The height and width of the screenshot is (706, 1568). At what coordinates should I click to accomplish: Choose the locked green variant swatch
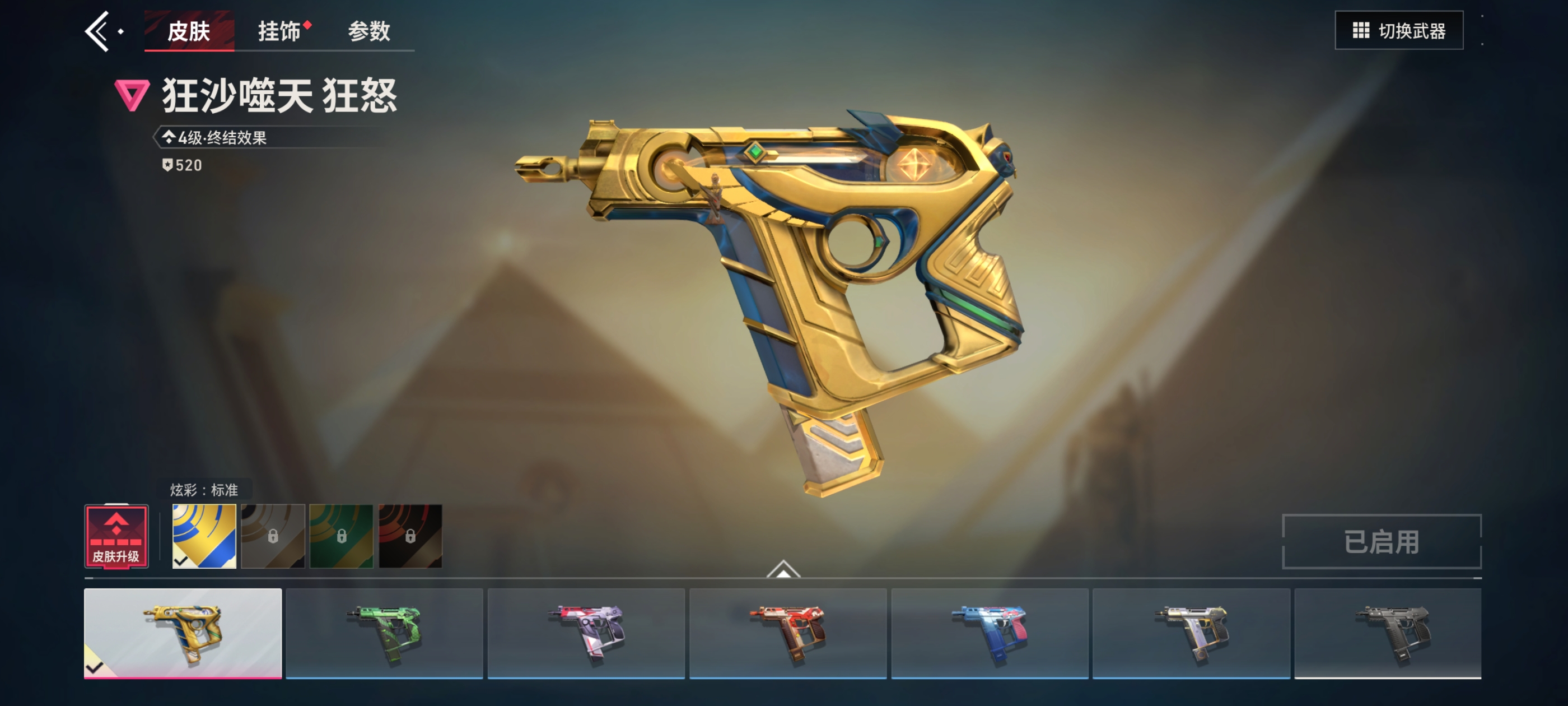(x=342, y=536)
